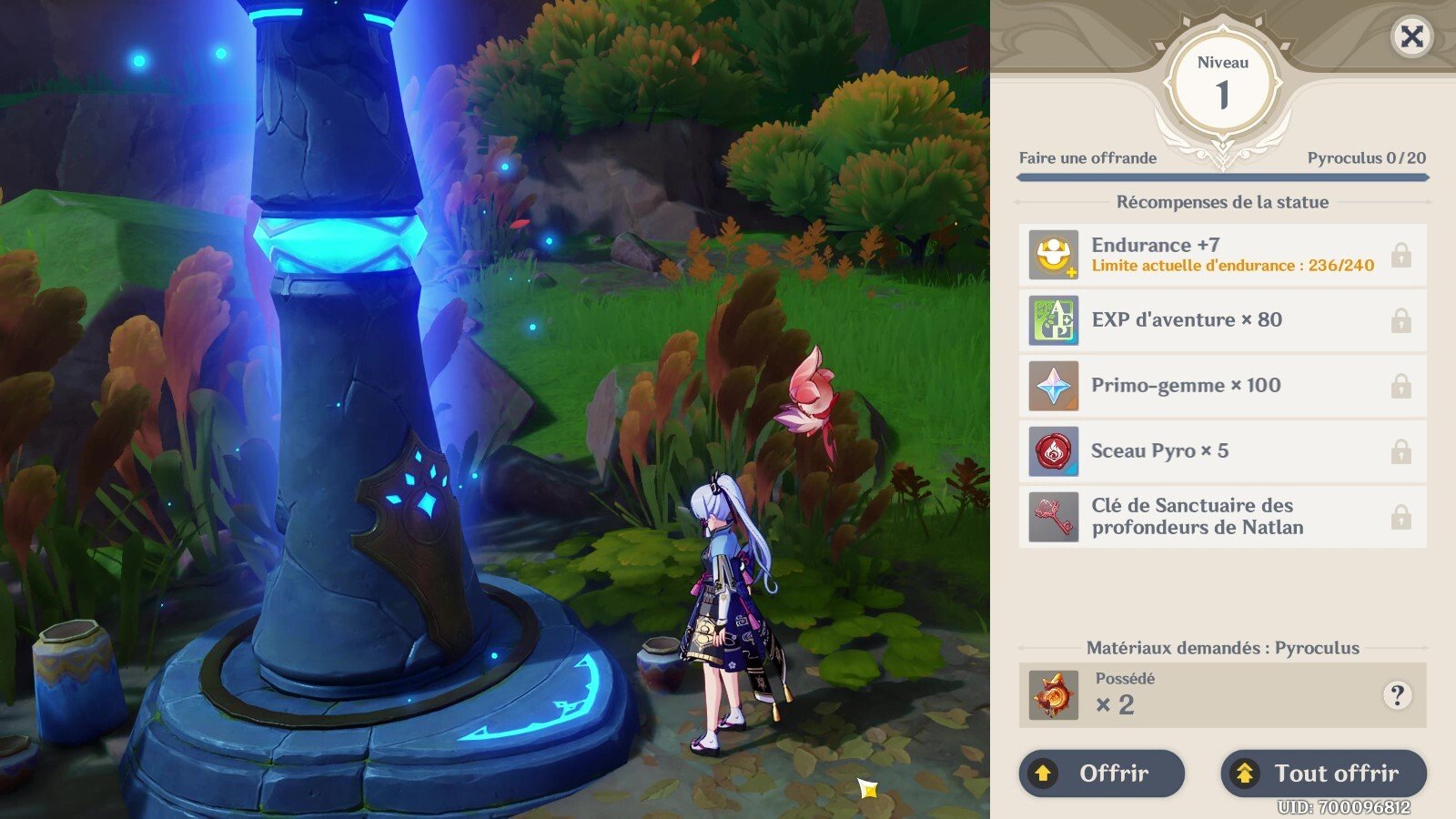
Task: Select the Primo-gemme star icon
Action: (x=1053, y=385)
